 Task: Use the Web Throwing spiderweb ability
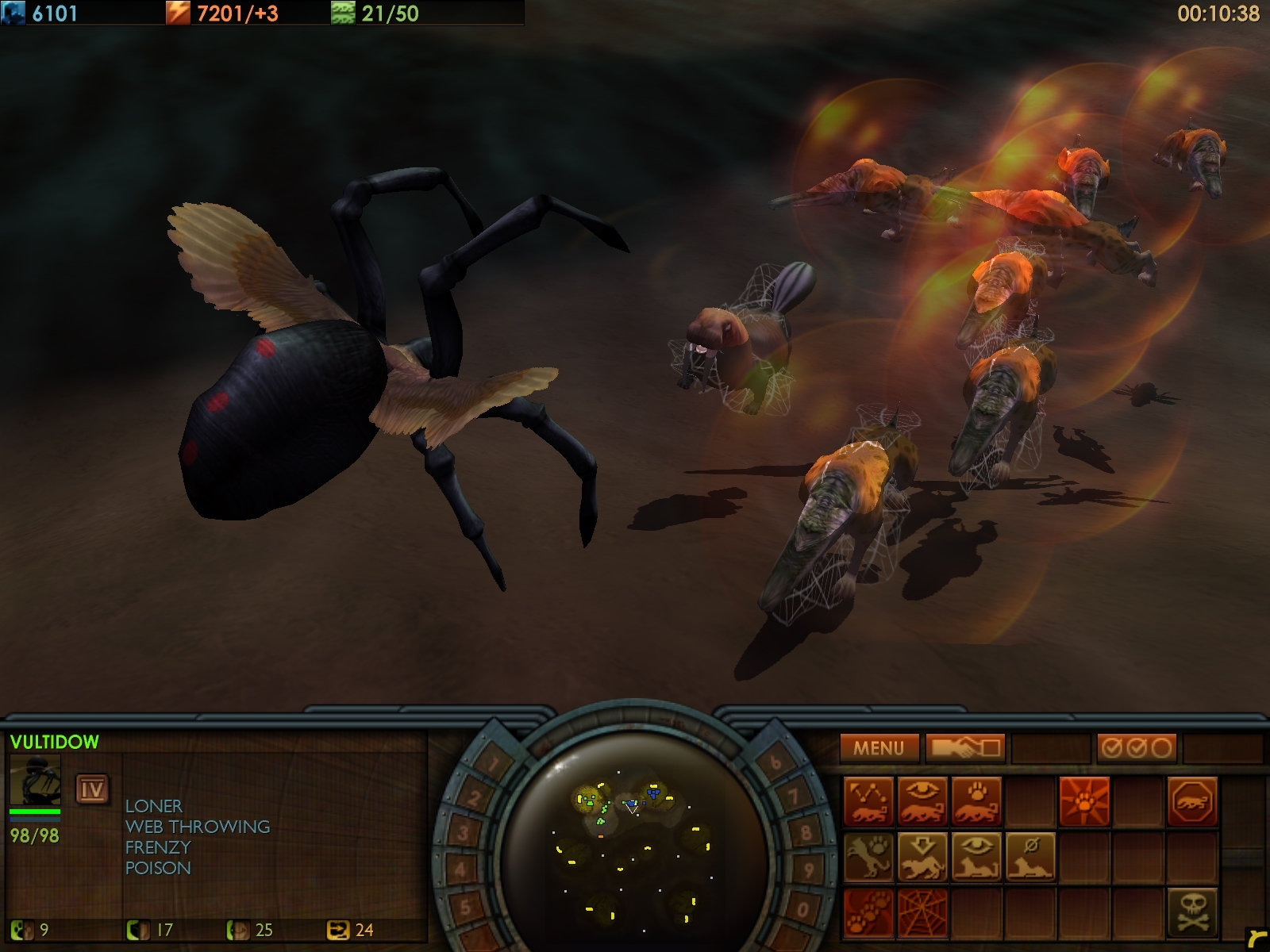coord(922,912)
